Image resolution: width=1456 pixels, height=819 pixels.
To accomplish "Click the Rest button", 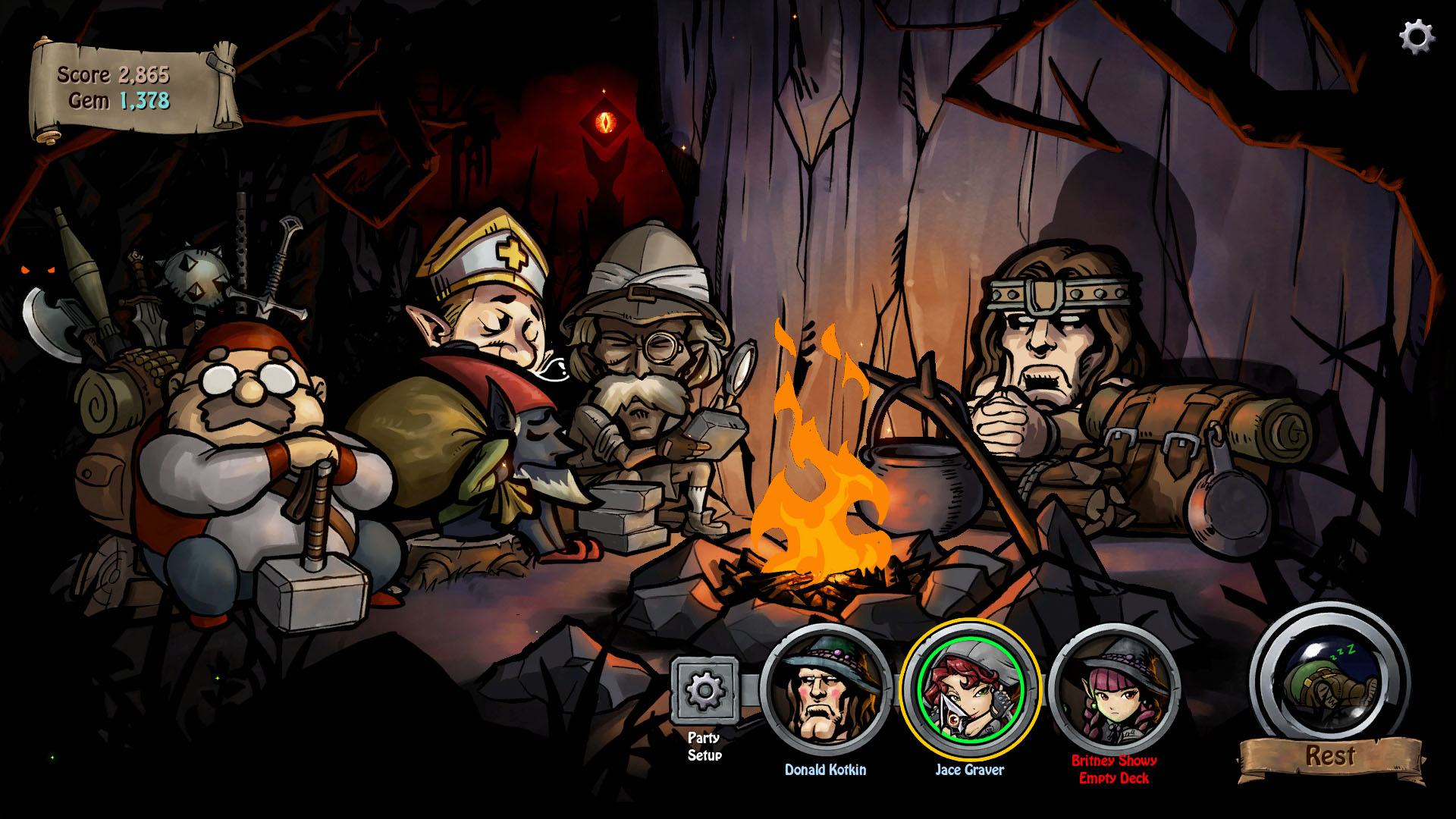I will tap(1331, 755).
